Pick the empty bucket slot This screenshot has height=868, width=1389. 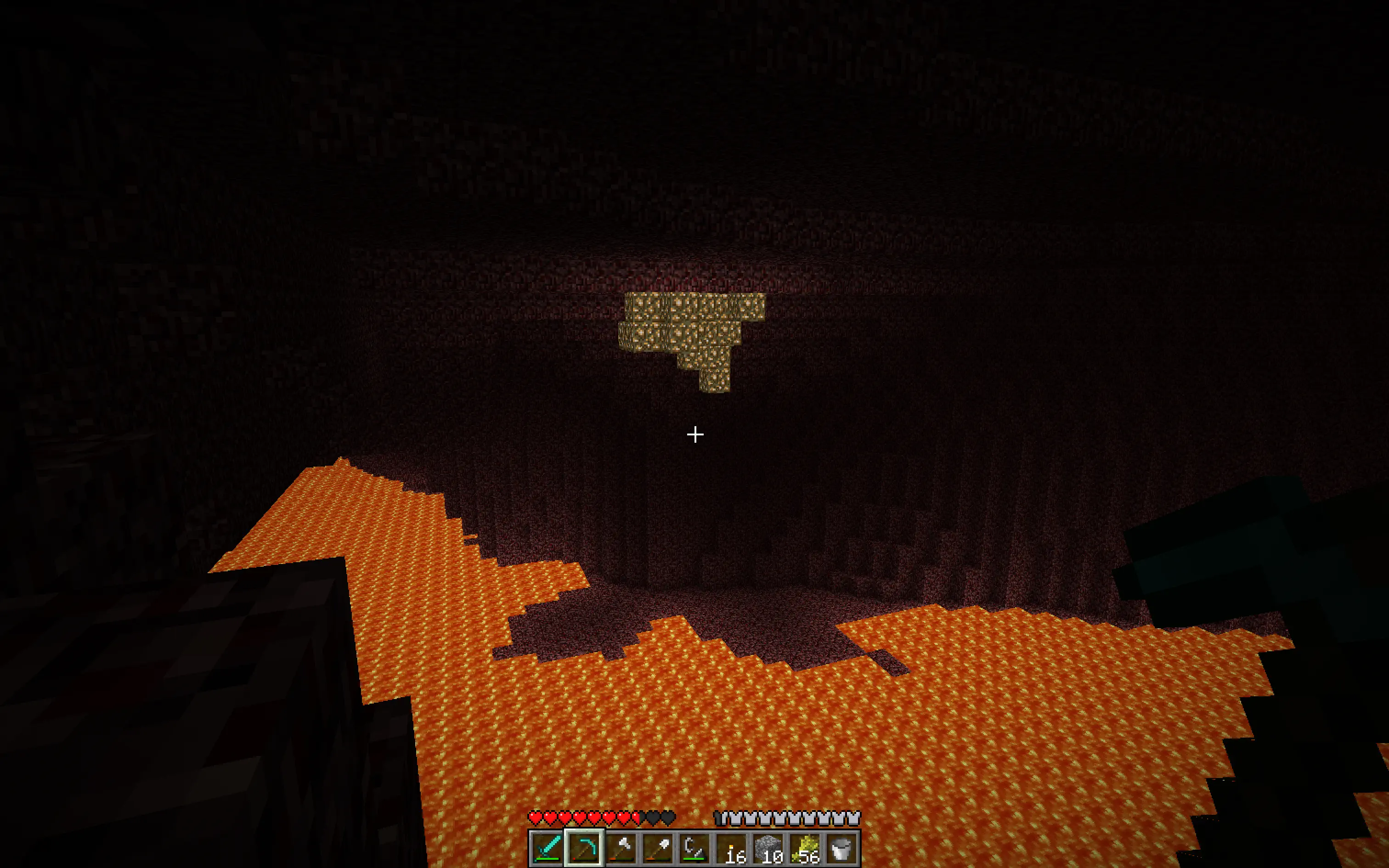(841, 847)
